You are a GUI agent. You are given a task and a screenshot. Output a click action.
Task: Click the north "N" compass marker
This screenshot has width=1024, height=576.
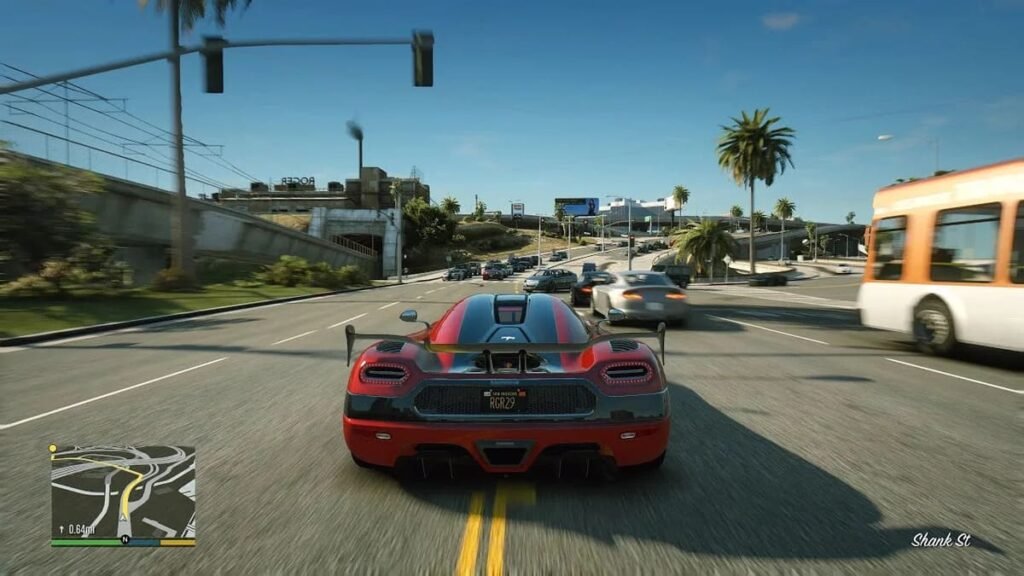click(125, 539)
